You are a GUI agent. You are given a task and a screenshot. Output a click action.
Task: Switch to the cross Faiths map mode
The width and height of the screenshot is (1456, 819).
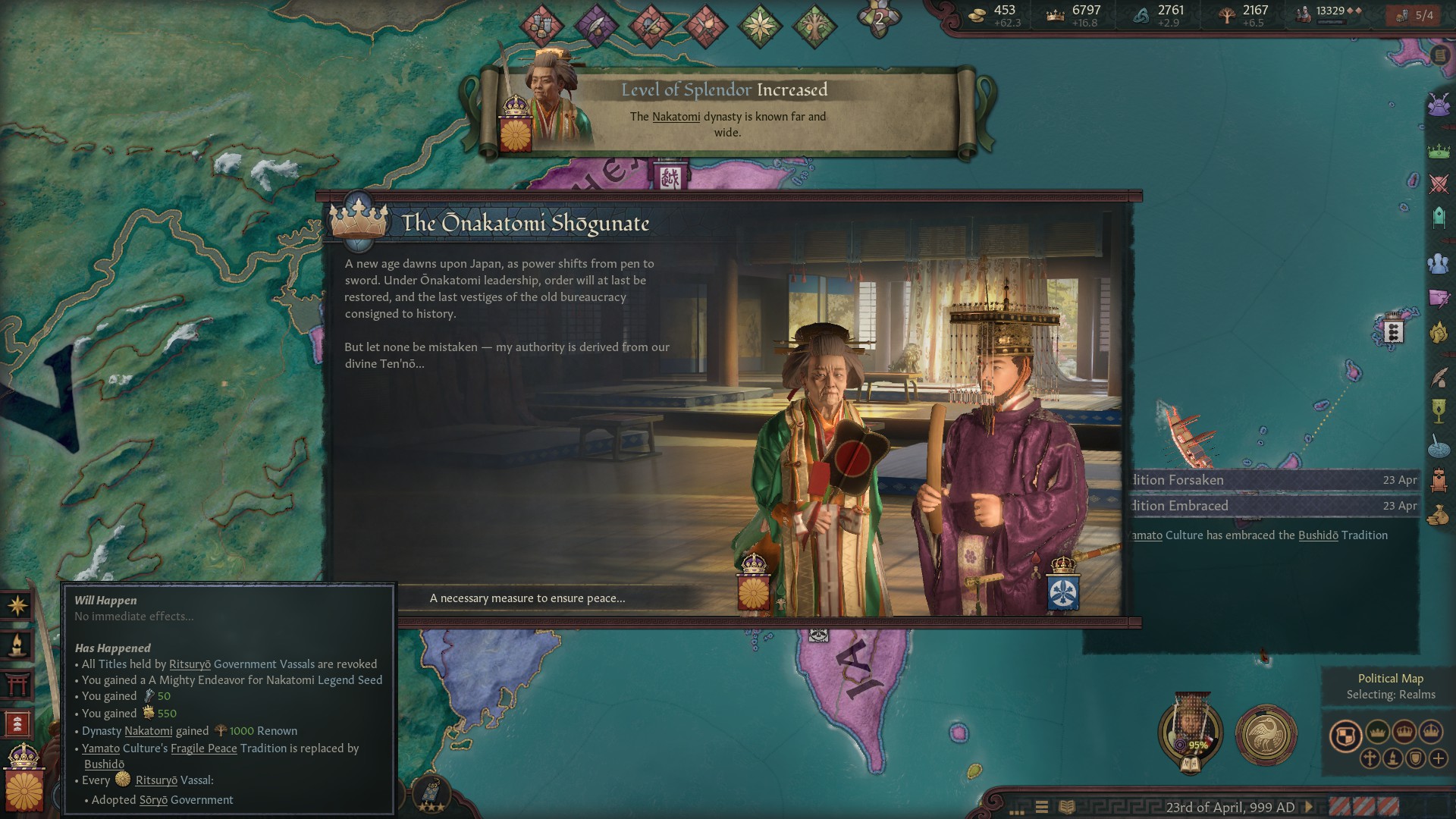[x=1370, y=758]
